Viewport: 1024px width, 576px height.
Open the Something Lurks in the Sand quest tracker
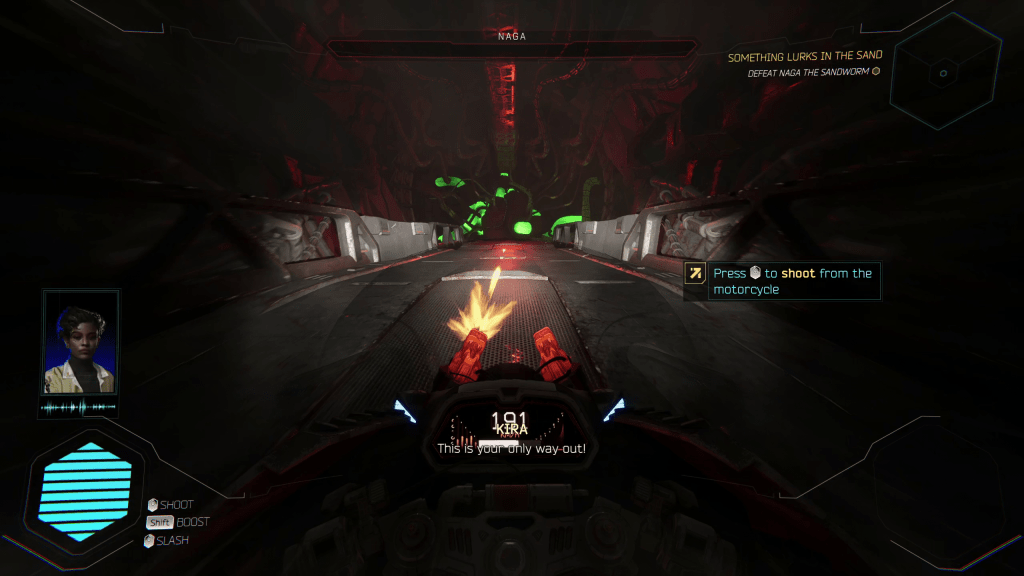pos(803,58)
